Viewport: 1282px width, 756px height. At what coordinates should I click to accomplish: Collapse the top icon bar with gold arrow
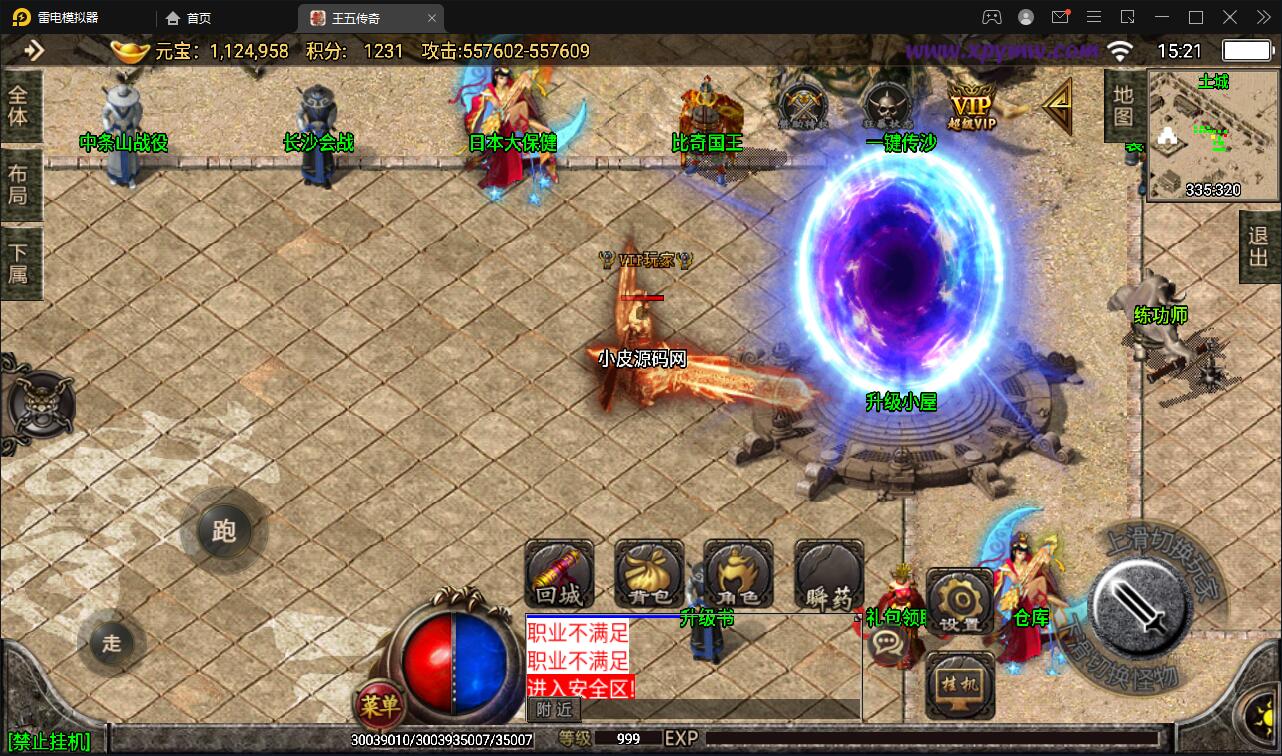point(1057,104)
